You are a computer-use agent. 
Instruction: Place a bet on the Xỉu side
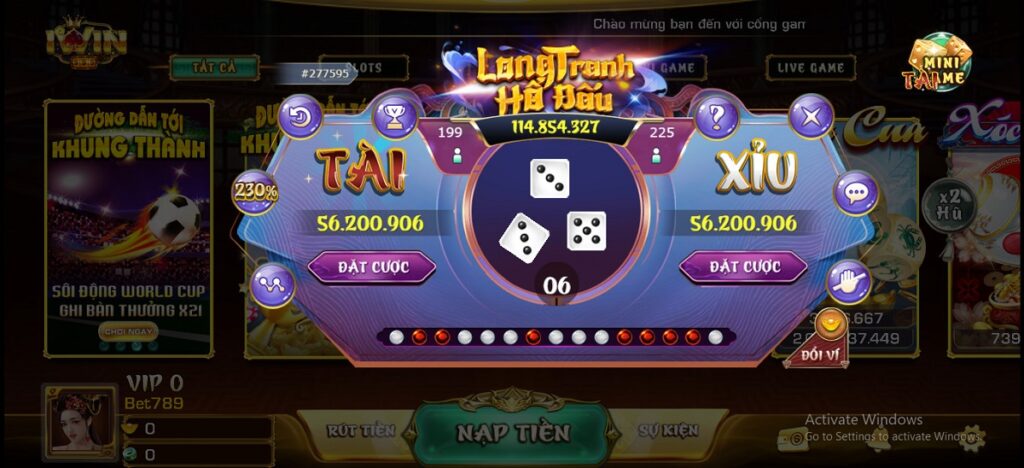coord(743,267)
